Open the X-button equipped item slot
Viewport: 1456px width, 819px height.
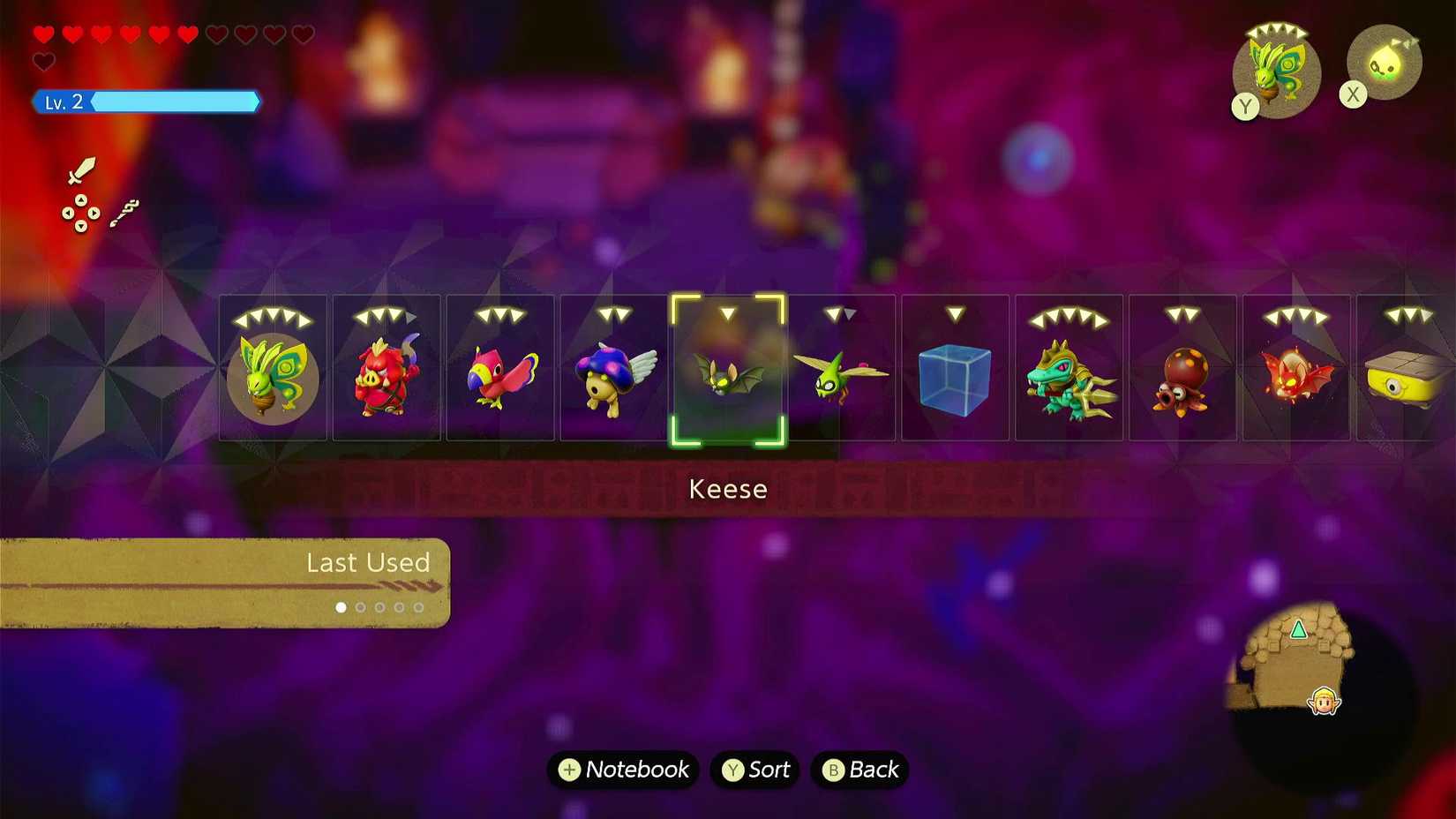point(1383,62)
